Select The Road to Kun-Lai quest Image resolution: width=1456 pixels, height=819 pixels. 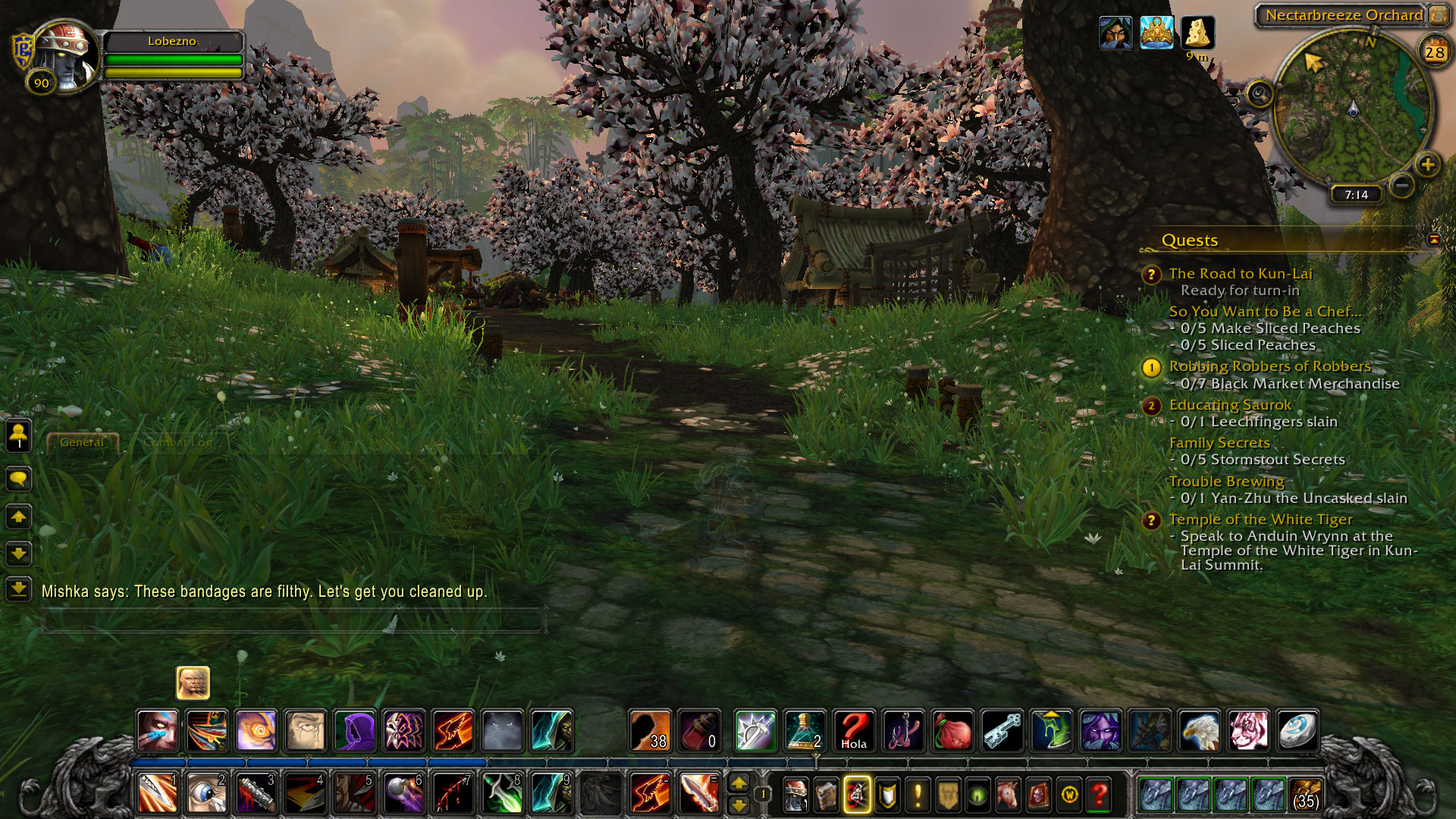[x=1240, y=274]
